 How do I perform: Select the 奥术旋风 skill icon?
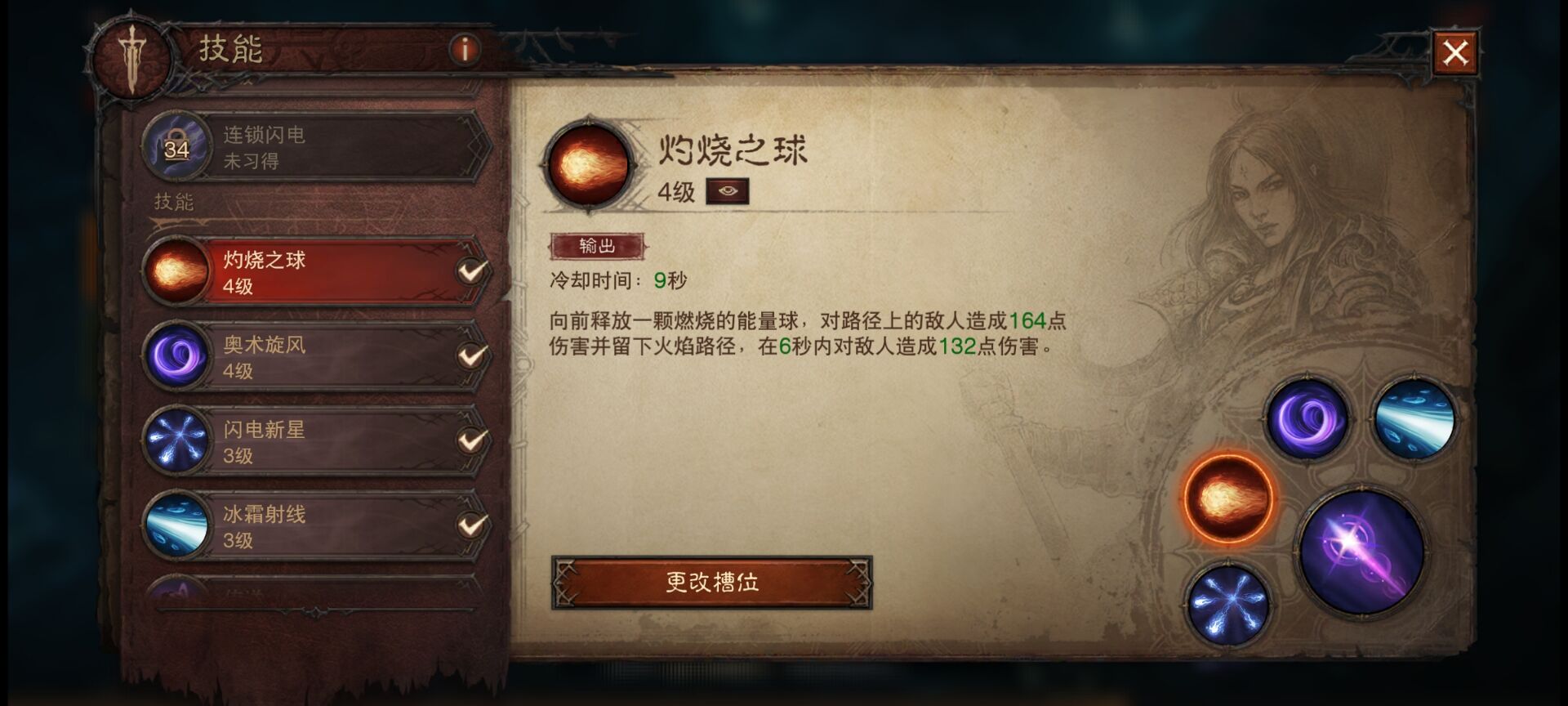176,355
